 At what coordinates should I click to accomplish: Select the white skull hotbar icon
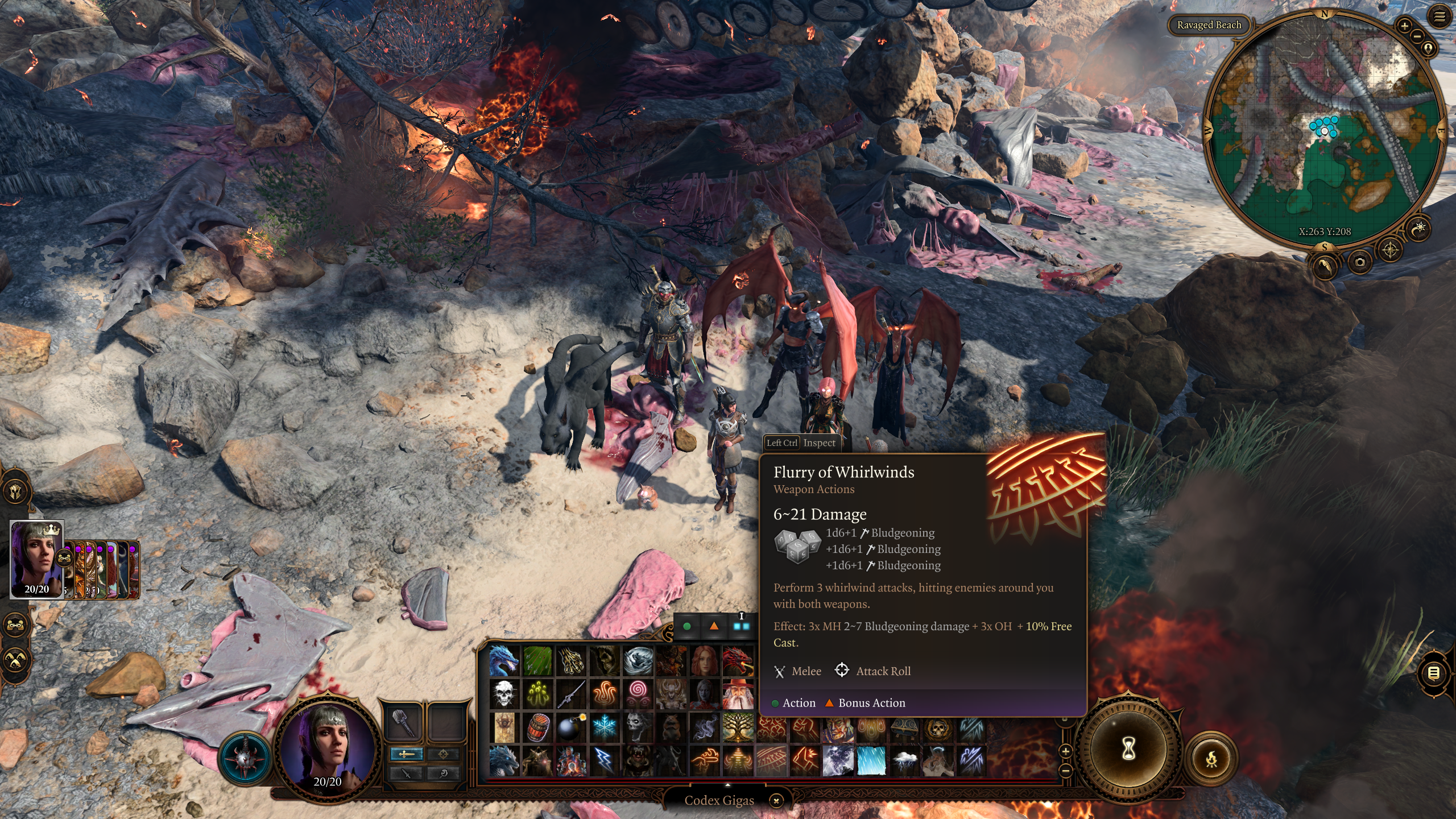coord(504,694)
